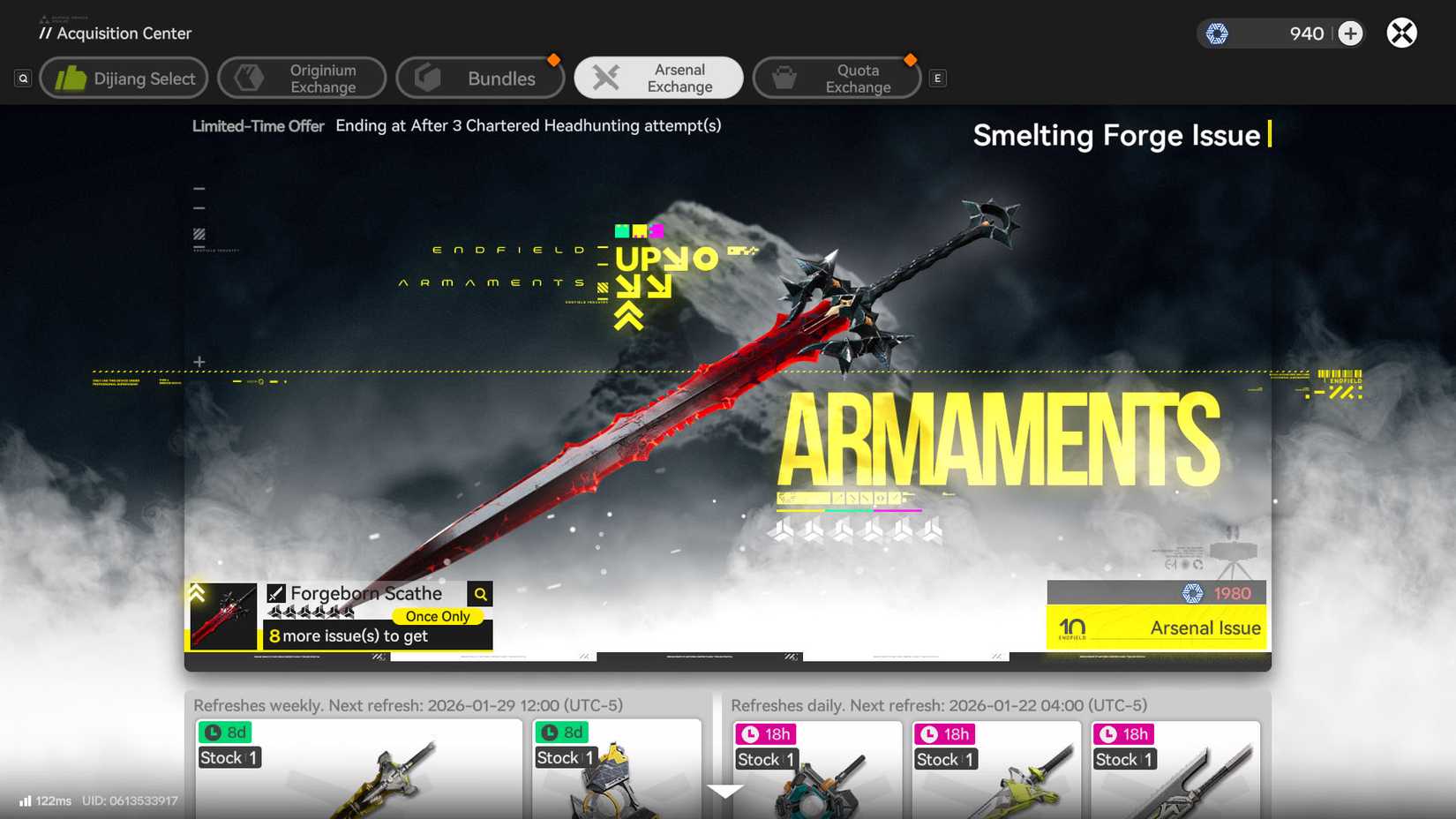Select the Dijiang Select tab
1456x819 pixels.
(124, 77)
